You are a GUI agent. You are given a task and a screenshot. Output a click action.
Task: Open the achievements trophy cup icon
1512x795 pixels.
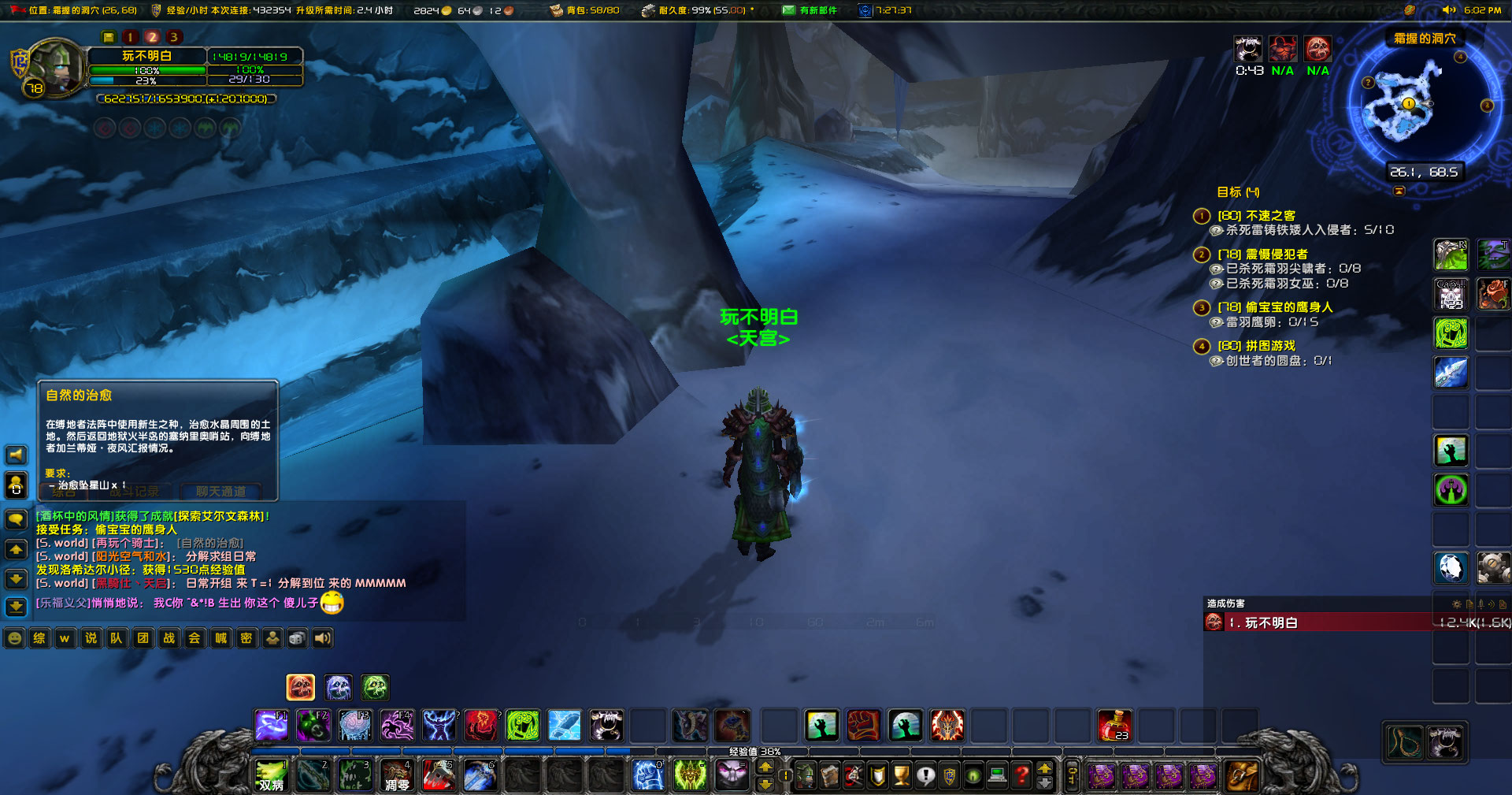tap(903, 775)
